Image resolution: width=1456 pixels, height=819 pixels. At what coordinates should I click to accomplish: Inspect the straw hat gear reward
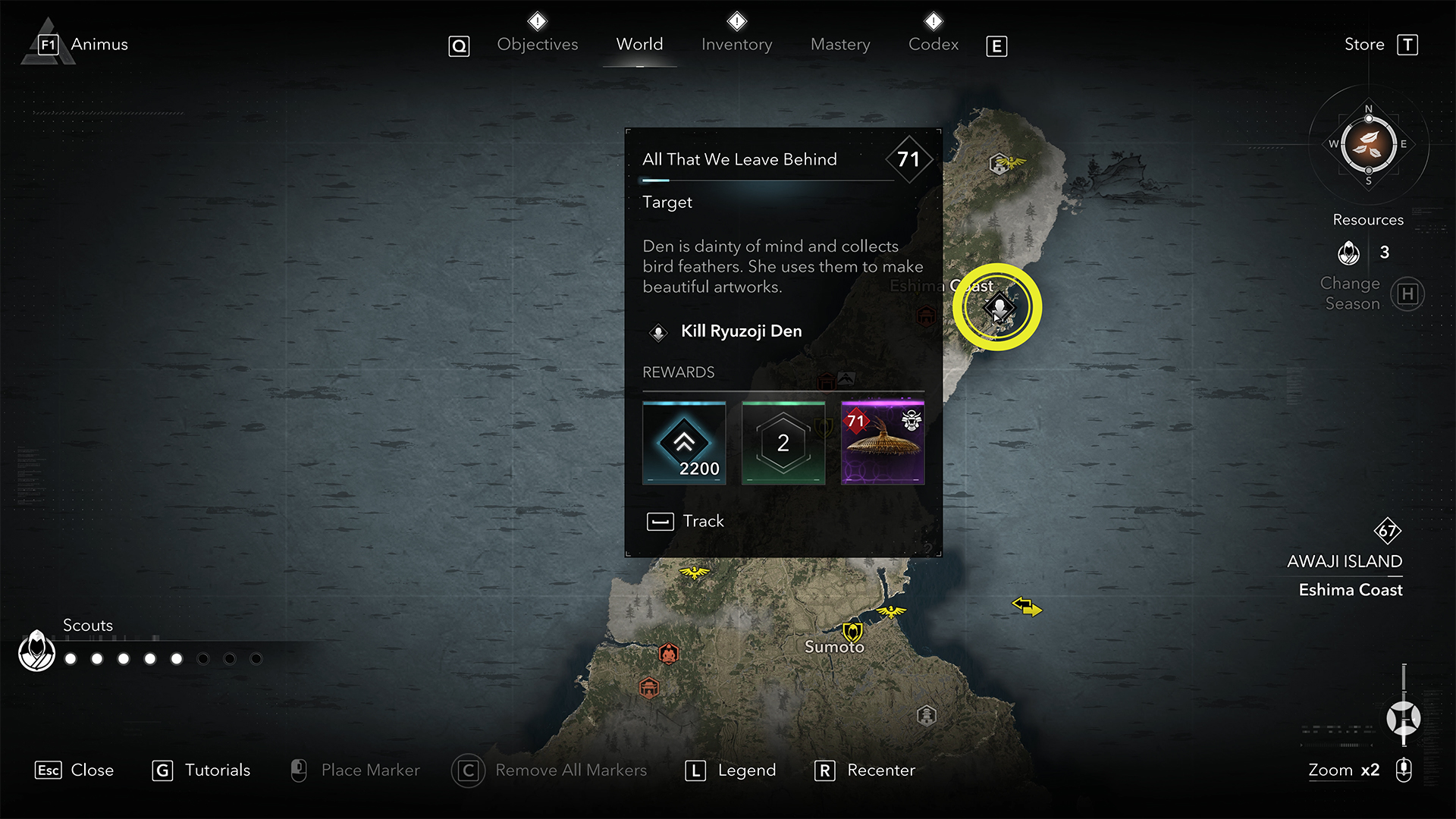coord(883,443)
